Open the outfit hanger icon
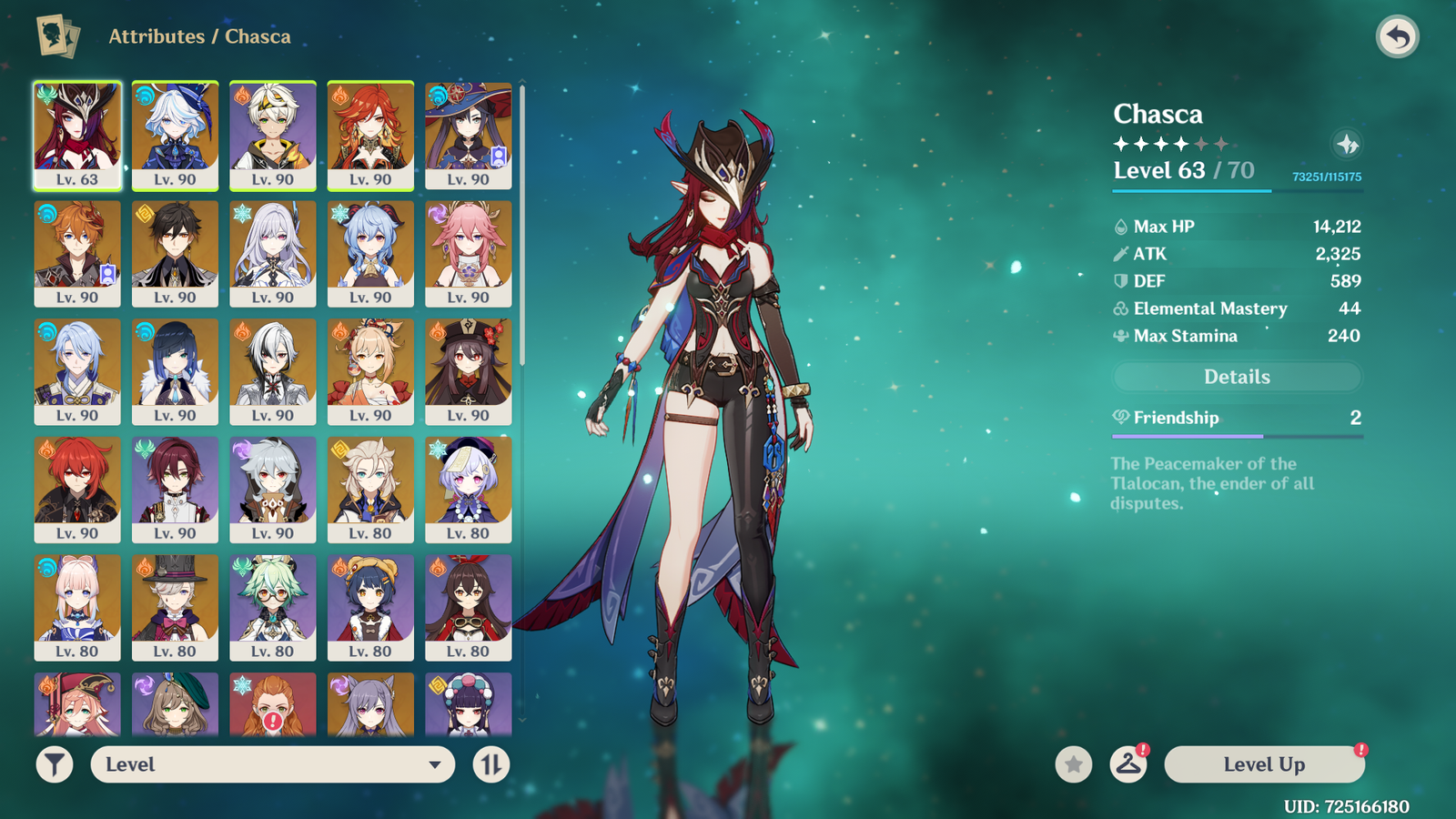This screenshot has height=819, width=1456. (1128, 764)
